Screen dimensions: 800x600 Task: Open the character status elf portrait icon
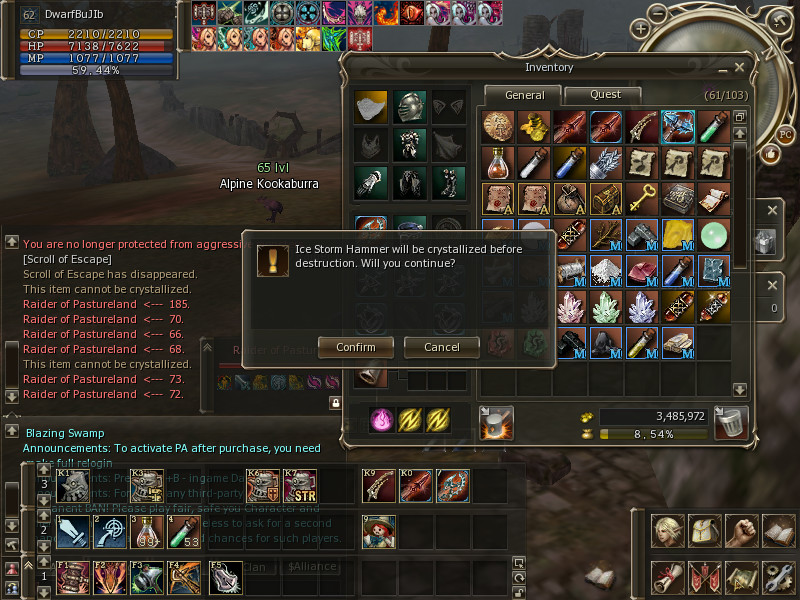[666, 530]
